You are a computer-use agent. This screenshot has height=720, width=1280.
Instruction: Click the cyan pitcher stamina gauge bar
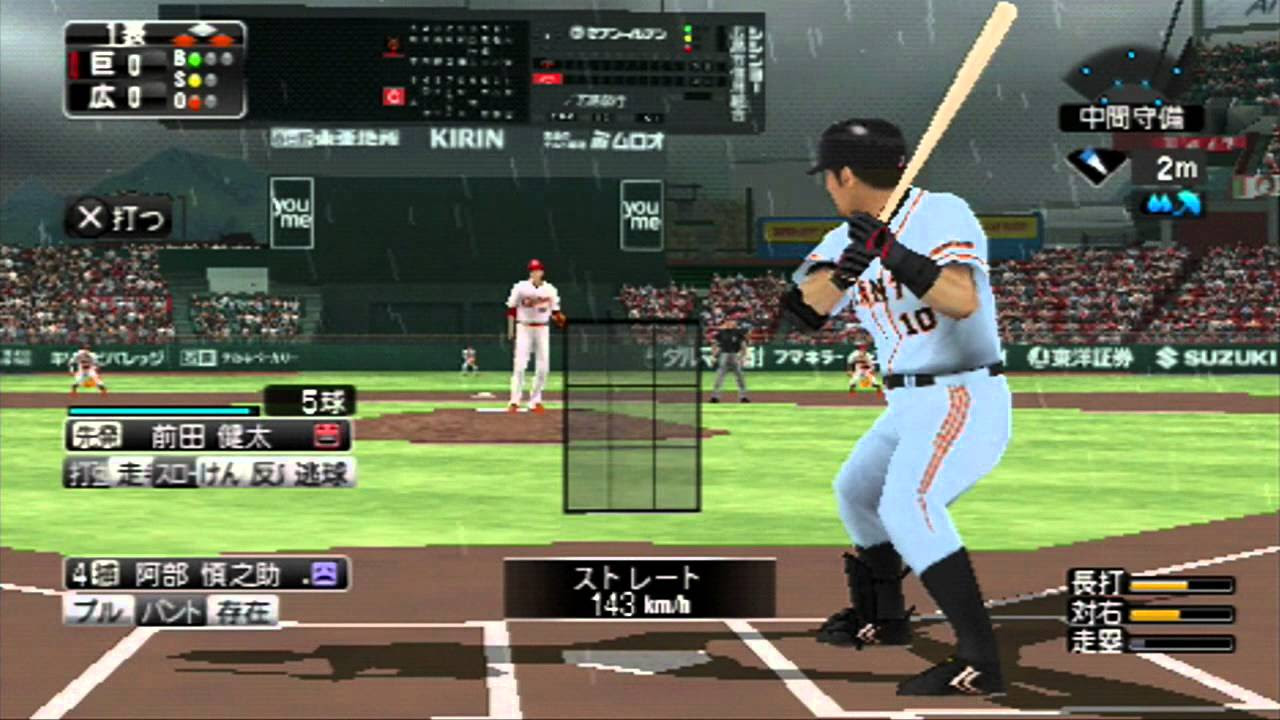[160, 410]
